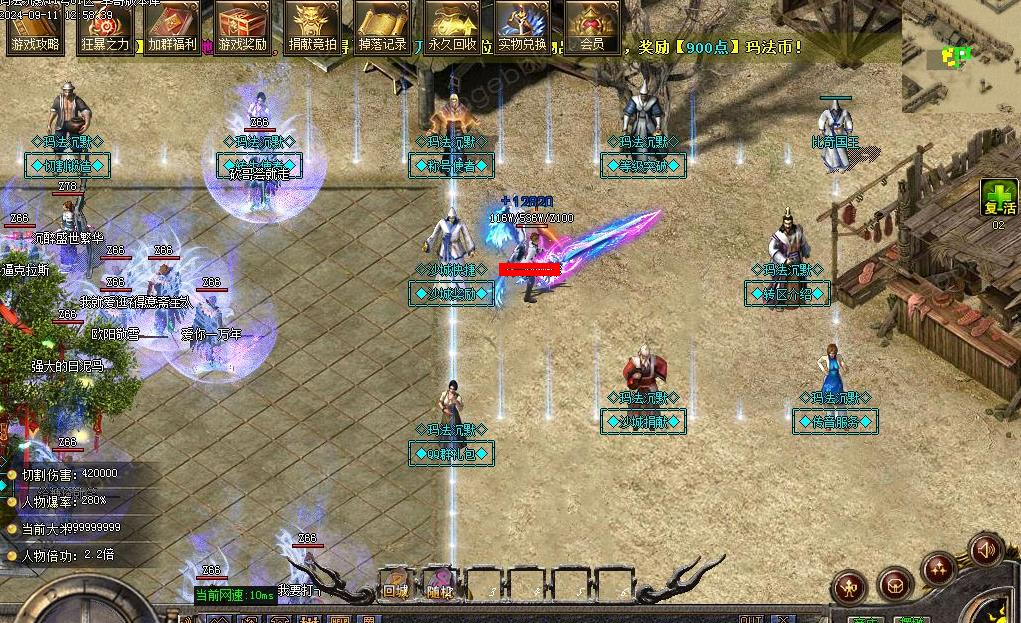Screen dimensions: 1021x623
Task: Open the 捐献竞拍 donation auction
Action: [x=312, y=27]
